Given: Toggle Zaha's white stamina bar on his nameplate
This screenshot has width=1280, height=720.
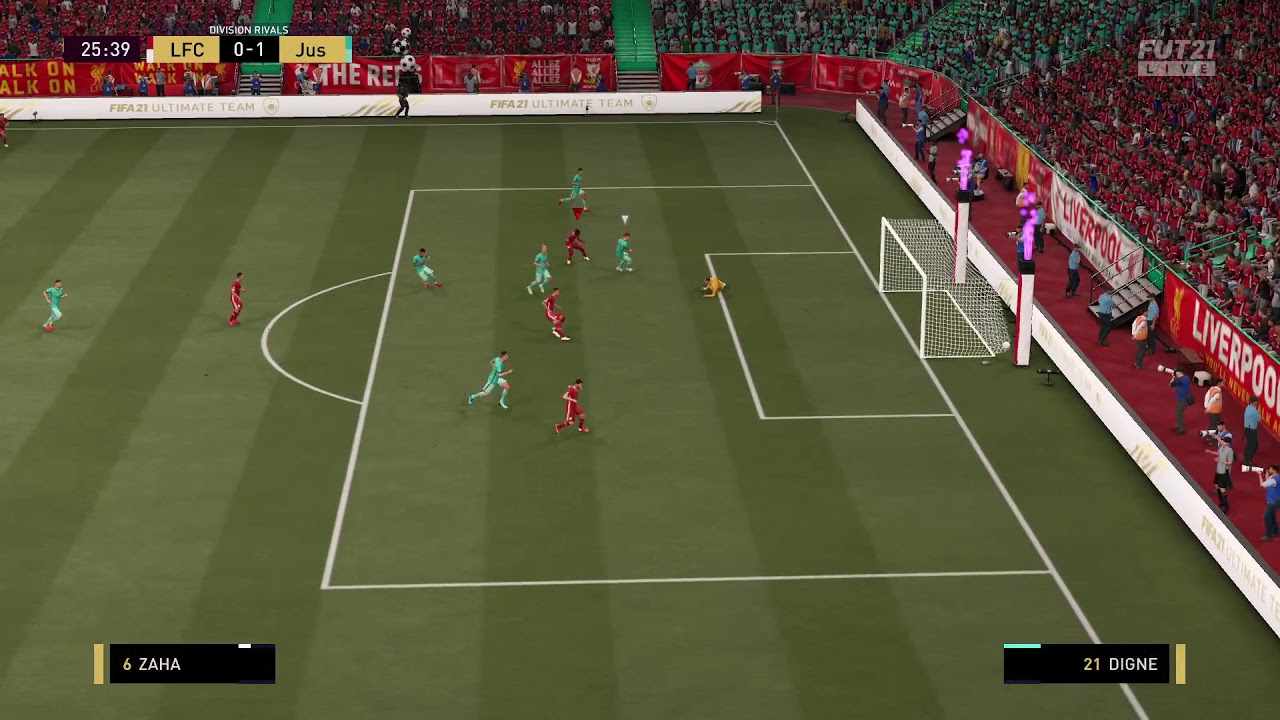Looking at the screenshot, I should click(245, 647).
